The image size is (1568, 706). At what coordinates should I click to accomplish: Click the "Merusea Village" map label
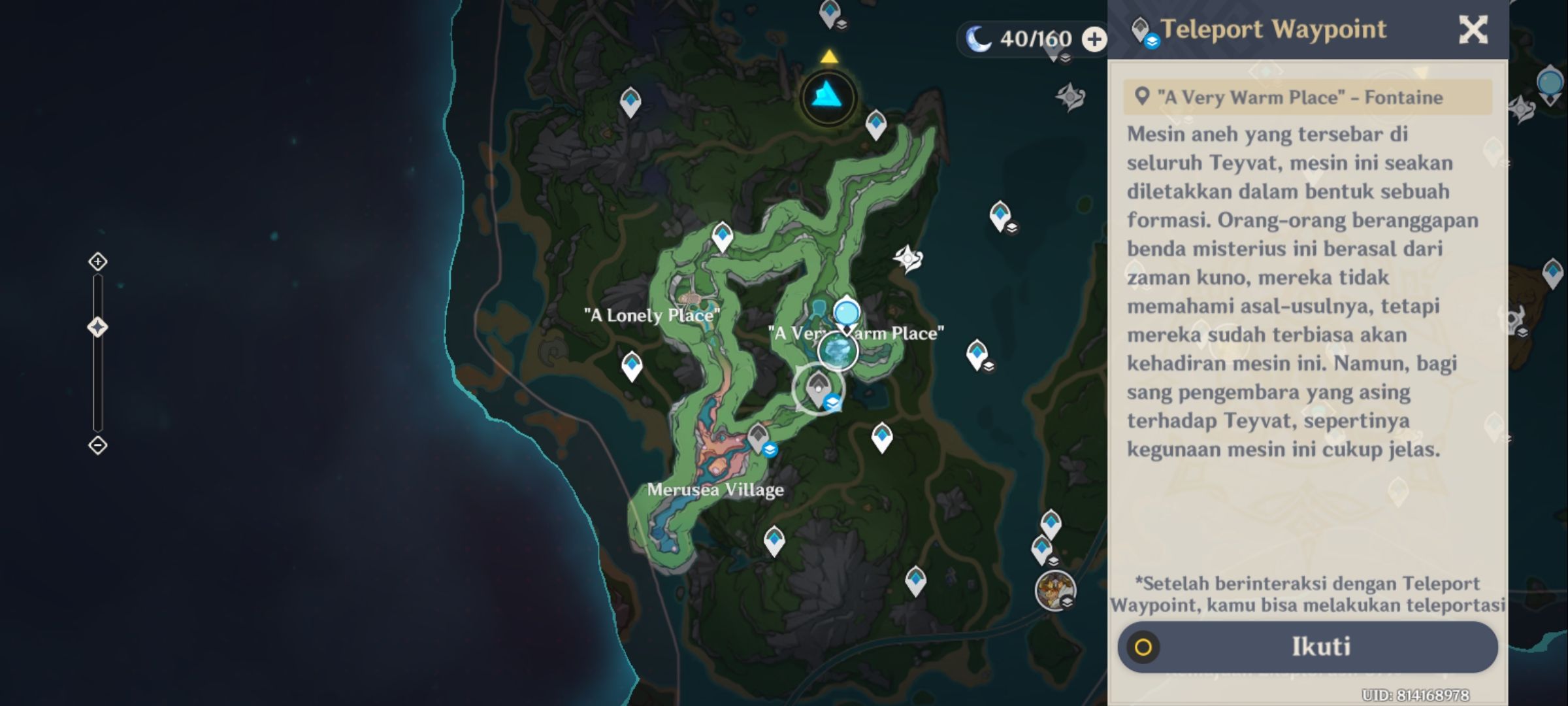click(717, 490)
